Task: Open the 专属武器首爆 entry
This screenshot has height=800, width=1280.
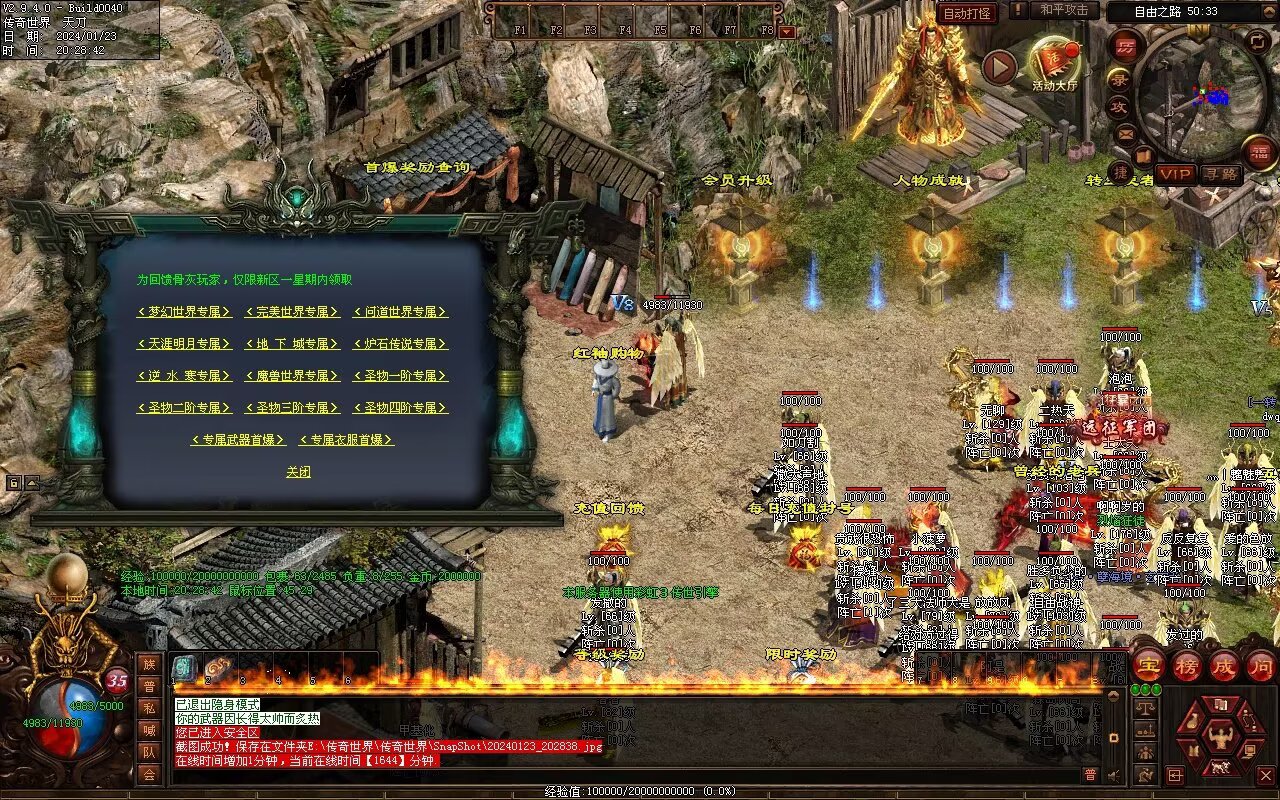Action: [x=238, y=440]
